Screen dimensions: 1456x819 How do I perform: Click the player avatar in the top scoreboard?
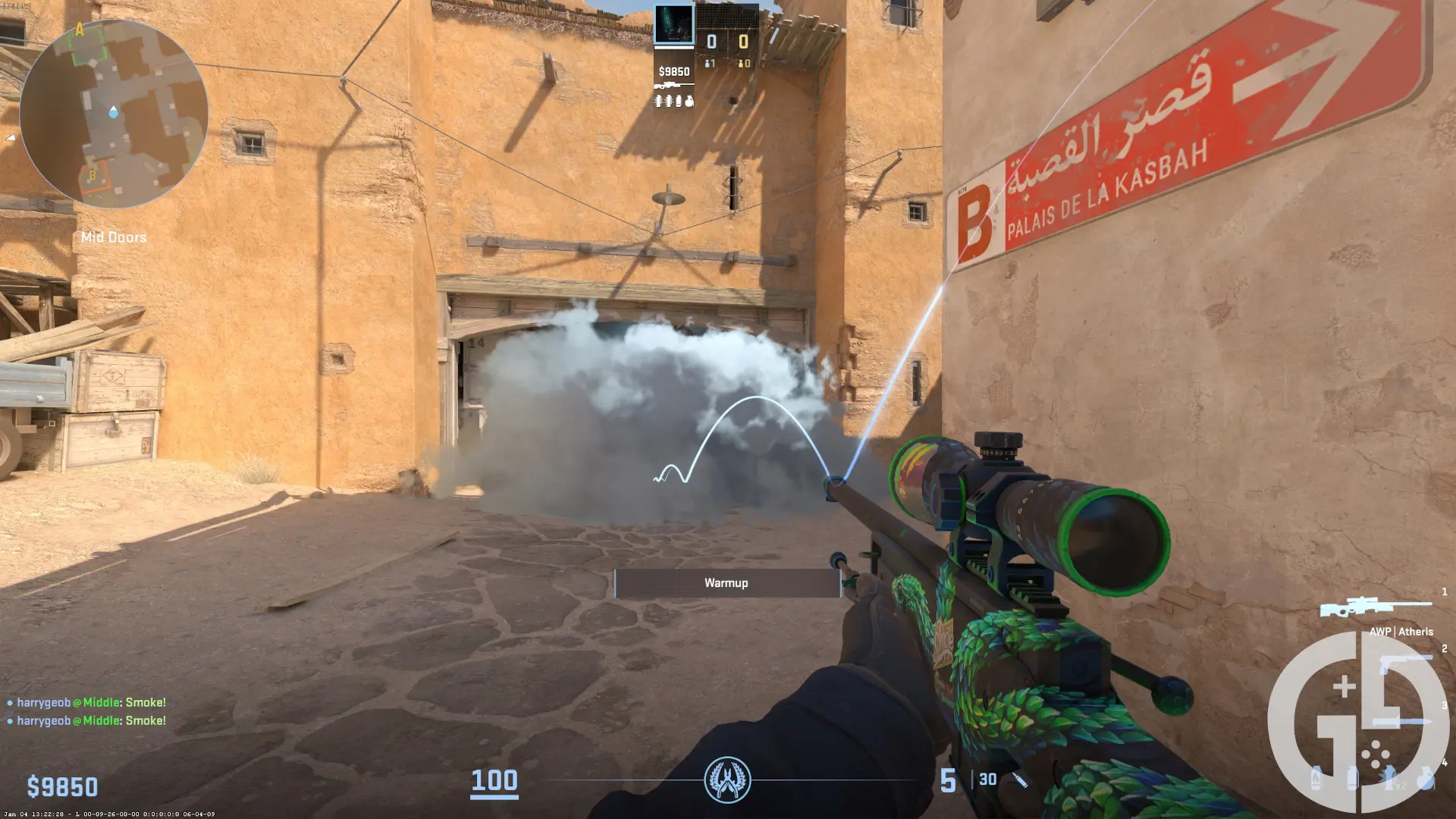tap(673, 25)
